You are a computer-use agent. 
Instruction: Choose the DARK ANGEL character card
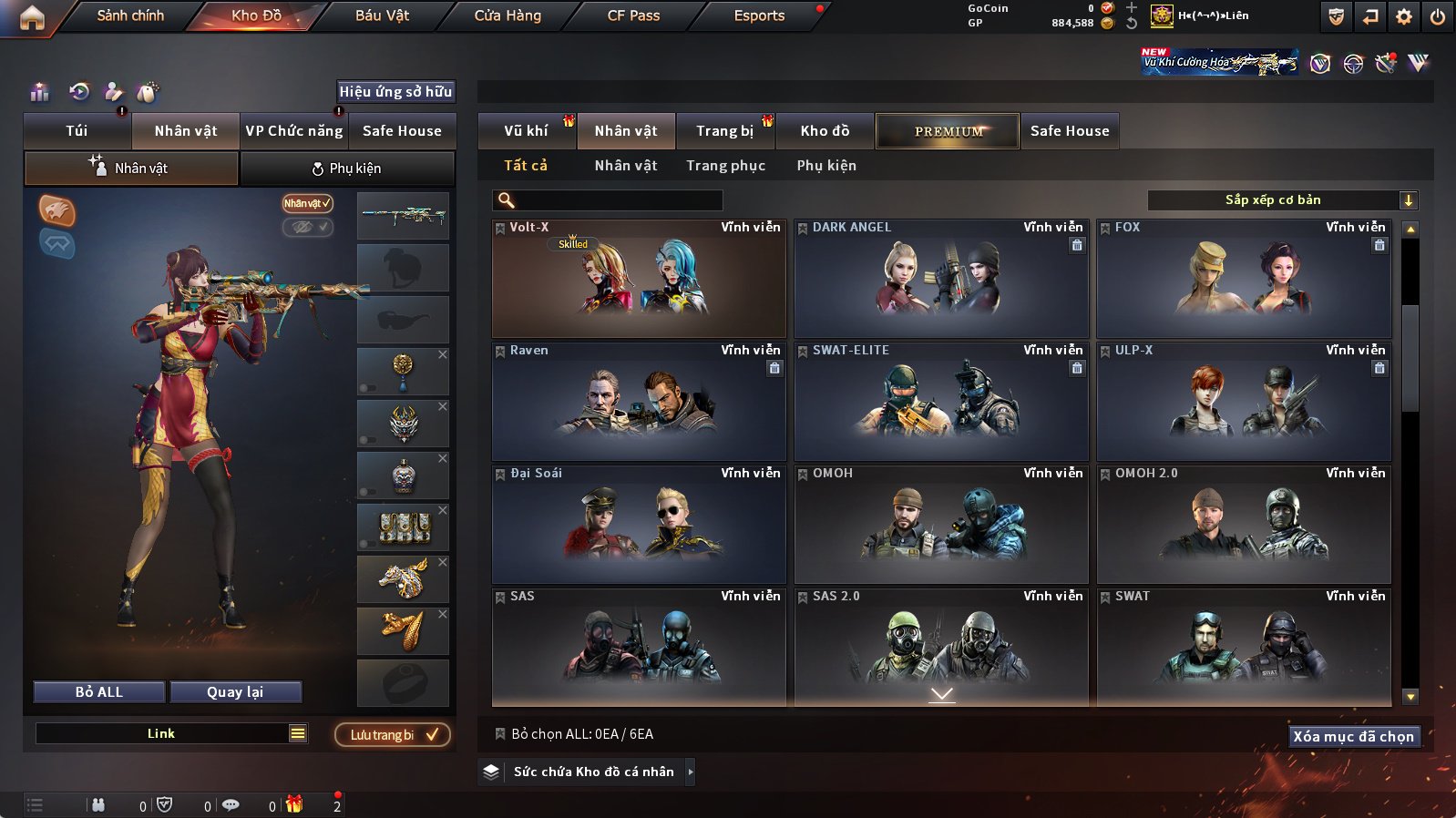[941, 279]
